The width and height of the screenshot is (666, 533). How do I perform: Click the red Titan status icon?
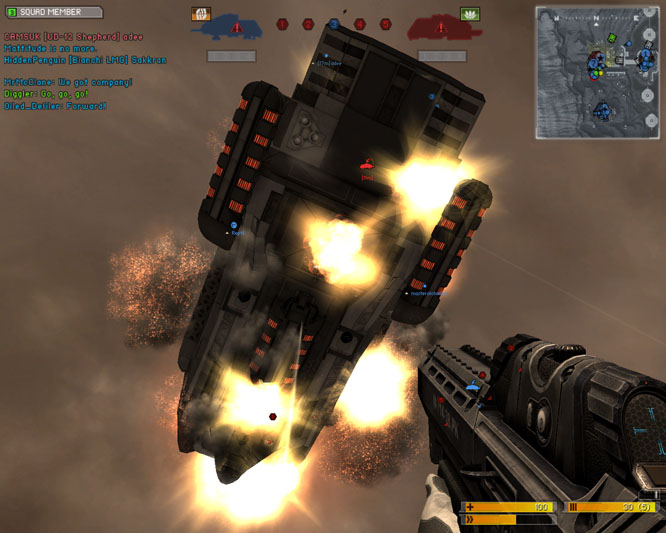435,26
